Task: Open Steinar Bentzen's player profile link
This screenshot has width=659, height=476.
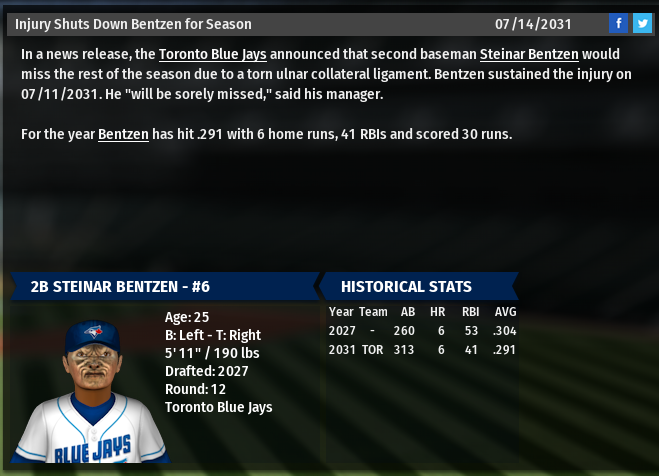Action: (x=528, y=54)
